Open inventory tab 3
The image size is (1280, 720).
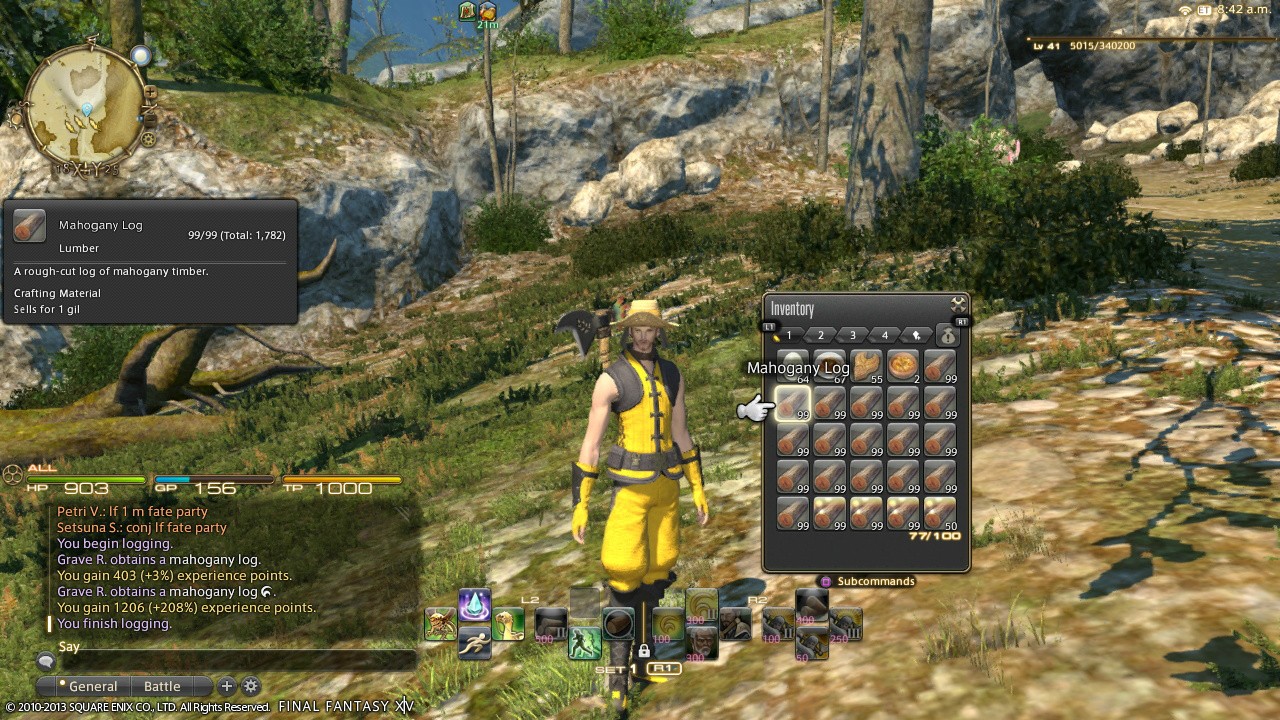[852, 335]
